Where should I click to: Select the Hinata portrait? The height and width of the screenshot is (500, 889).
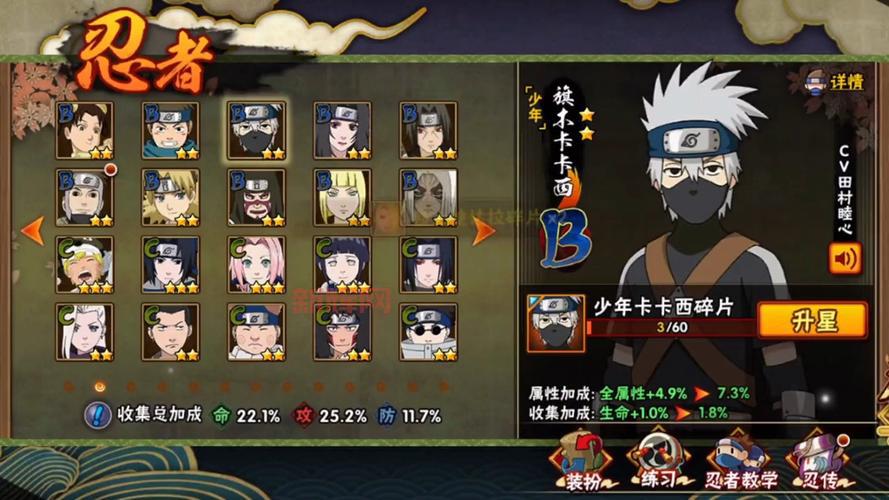(x=343, y=265)
